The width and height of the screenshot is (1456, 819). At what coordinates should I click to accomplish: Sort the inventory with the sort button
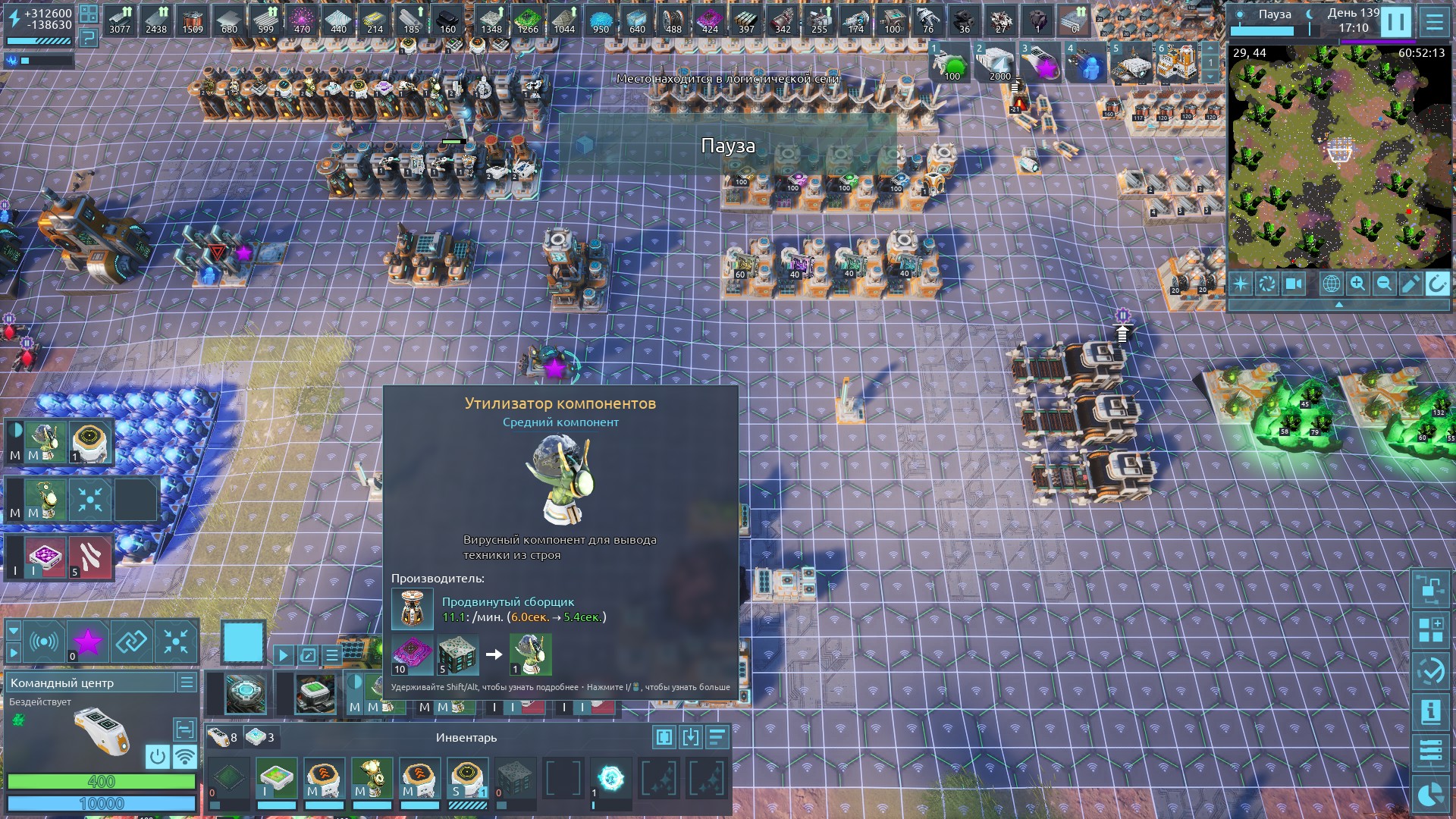[717, 737]
